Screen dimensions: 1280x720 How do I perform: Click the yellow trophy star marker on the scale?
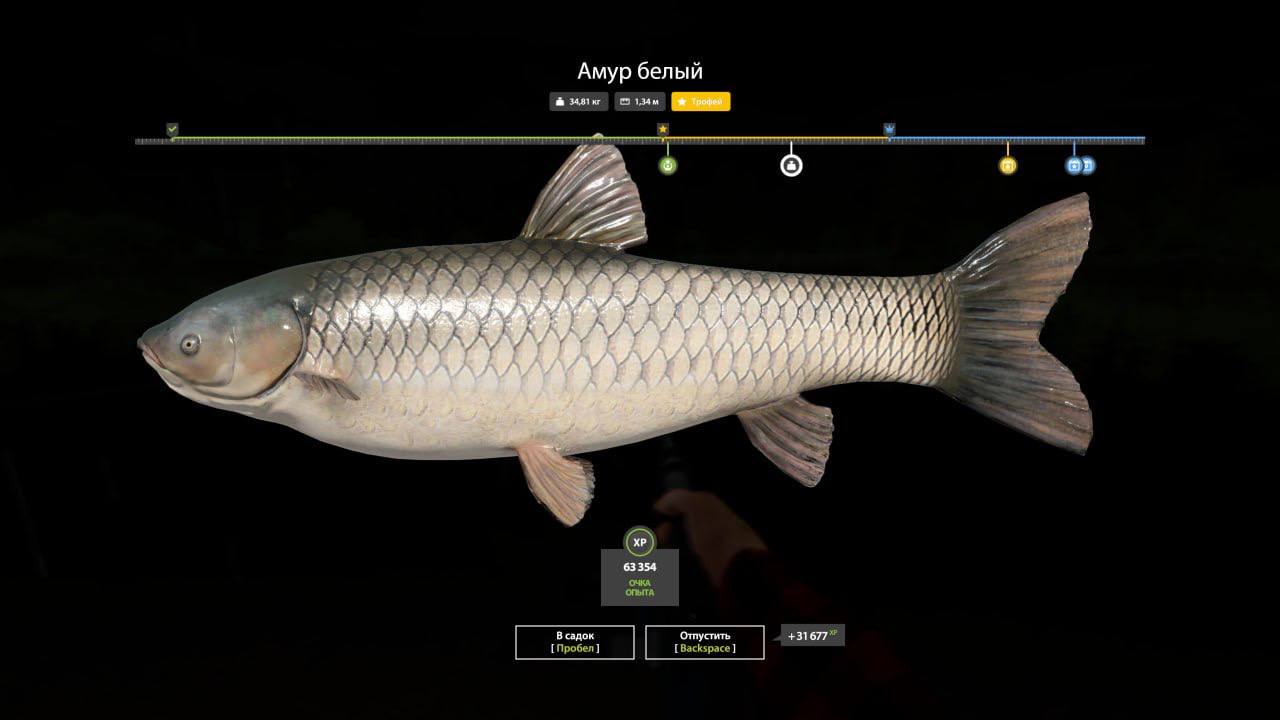(x=663, y=130)
